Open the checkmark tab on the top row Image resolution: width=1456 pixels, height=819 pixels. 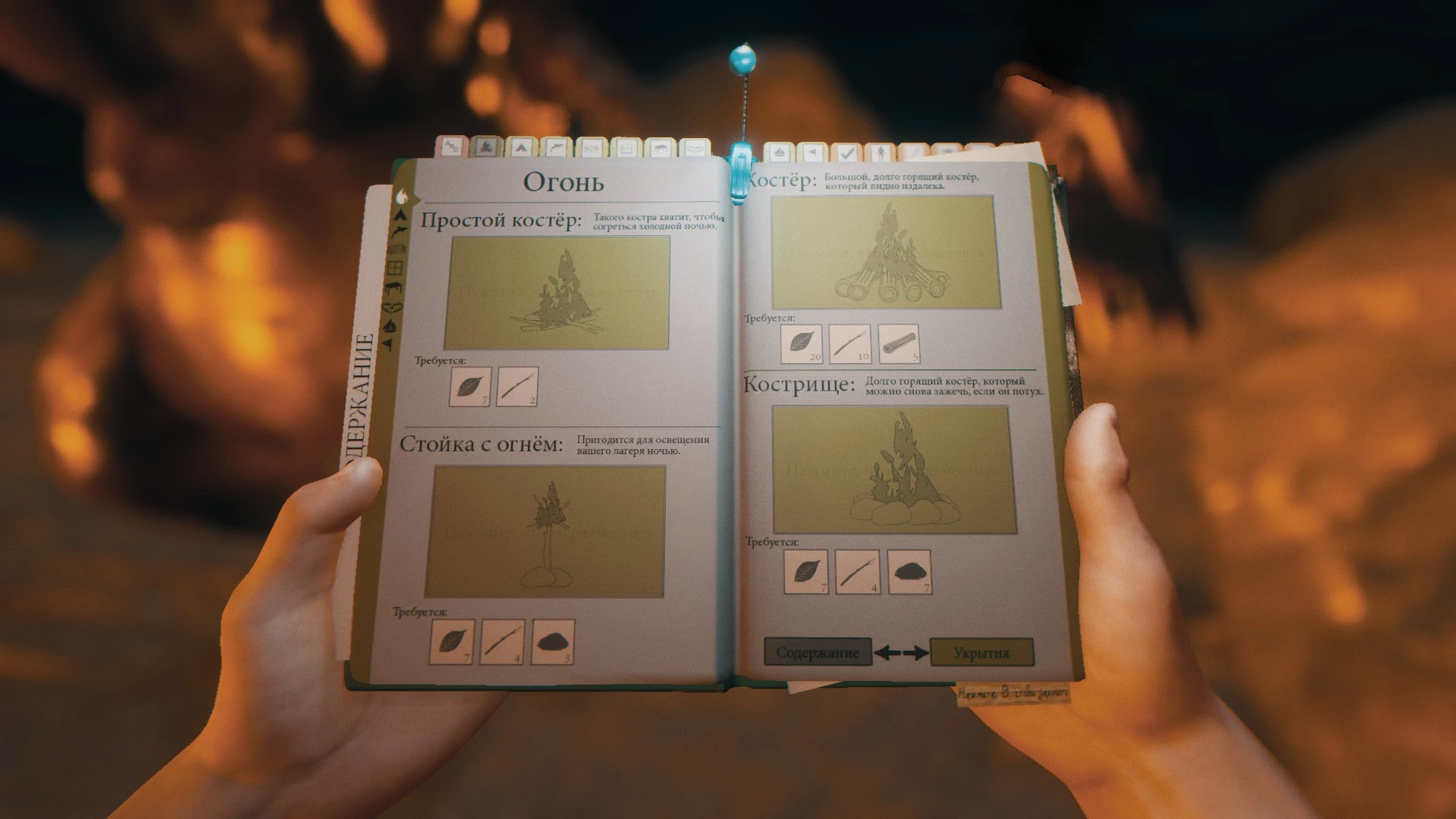coord(848,150)
